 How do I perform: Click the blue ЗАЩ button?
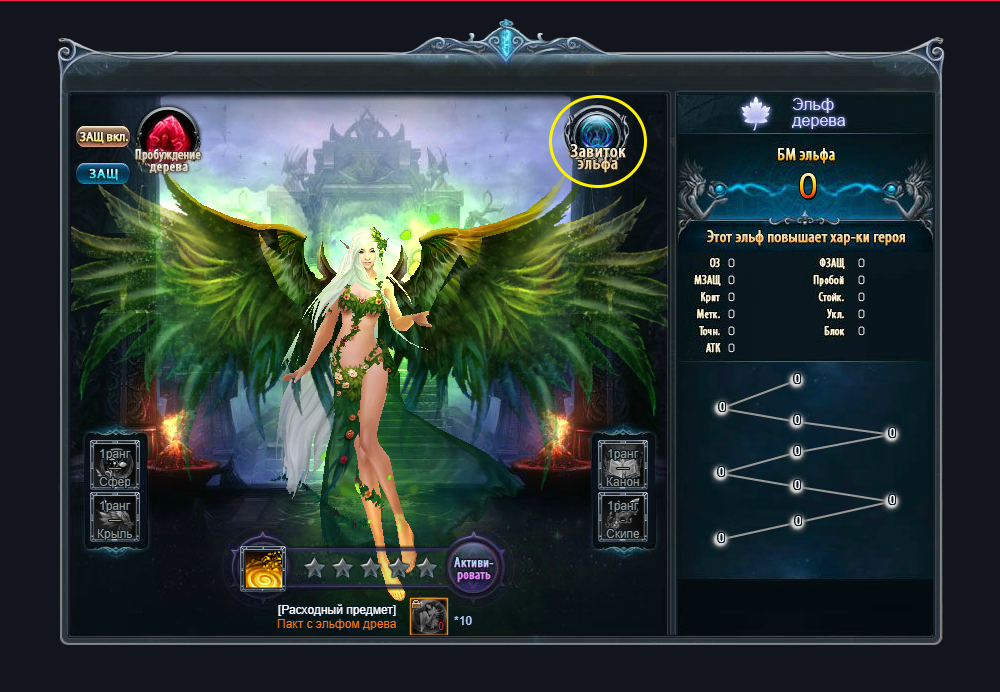coord(103,174)
